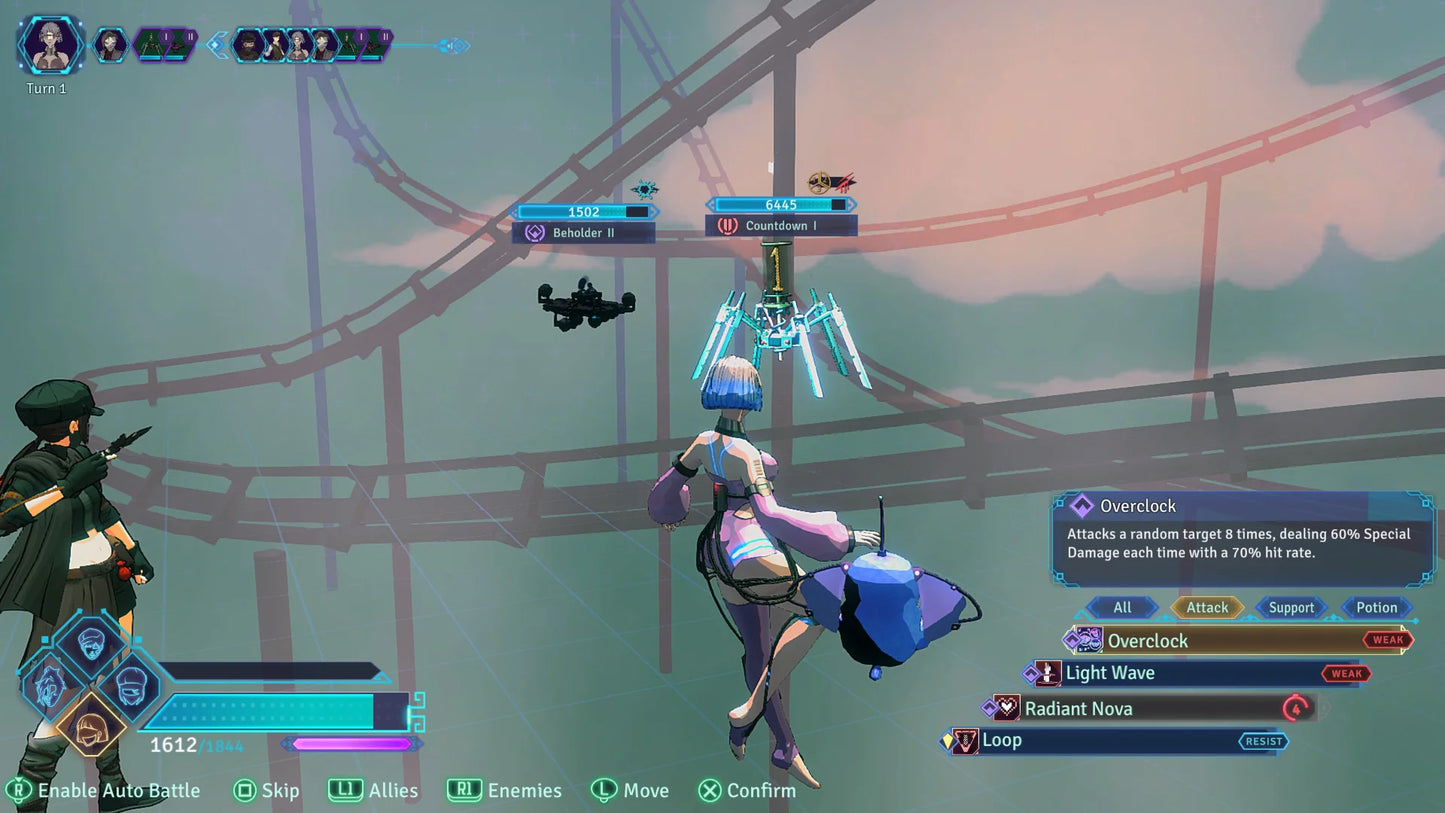The width and height of the screenshot is (1445, 813).
Task: Select the highlighted orange party member portrait
Action: [x=91, y=722]
